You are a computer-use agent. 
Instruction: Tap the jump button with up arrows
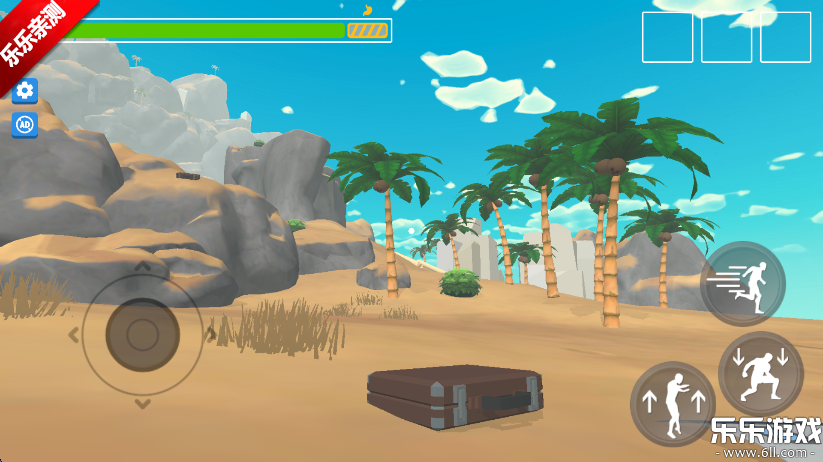click(673, 404)
